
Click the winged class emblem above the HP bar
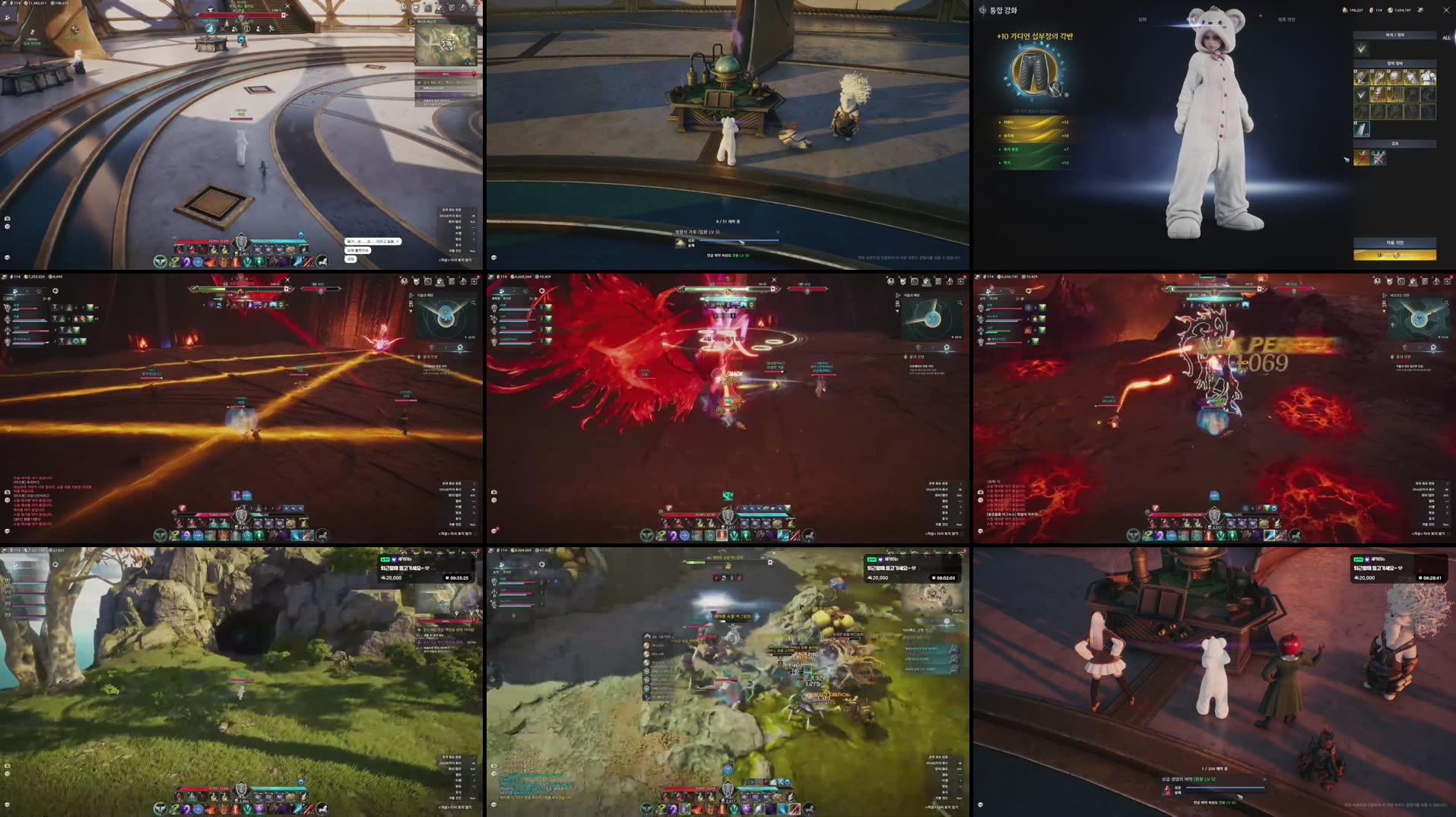[241, 242]
